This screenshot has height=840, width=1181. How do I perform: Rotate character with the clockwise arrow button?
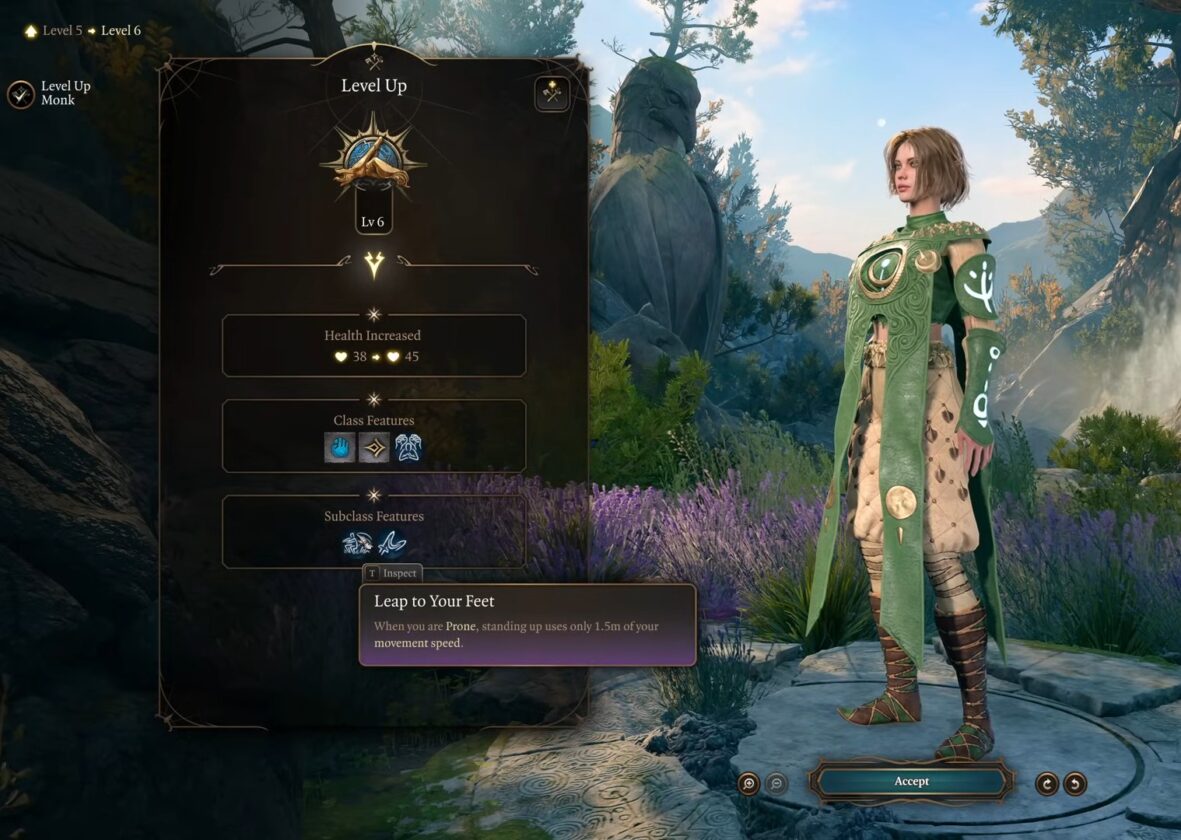[1047, 783]
